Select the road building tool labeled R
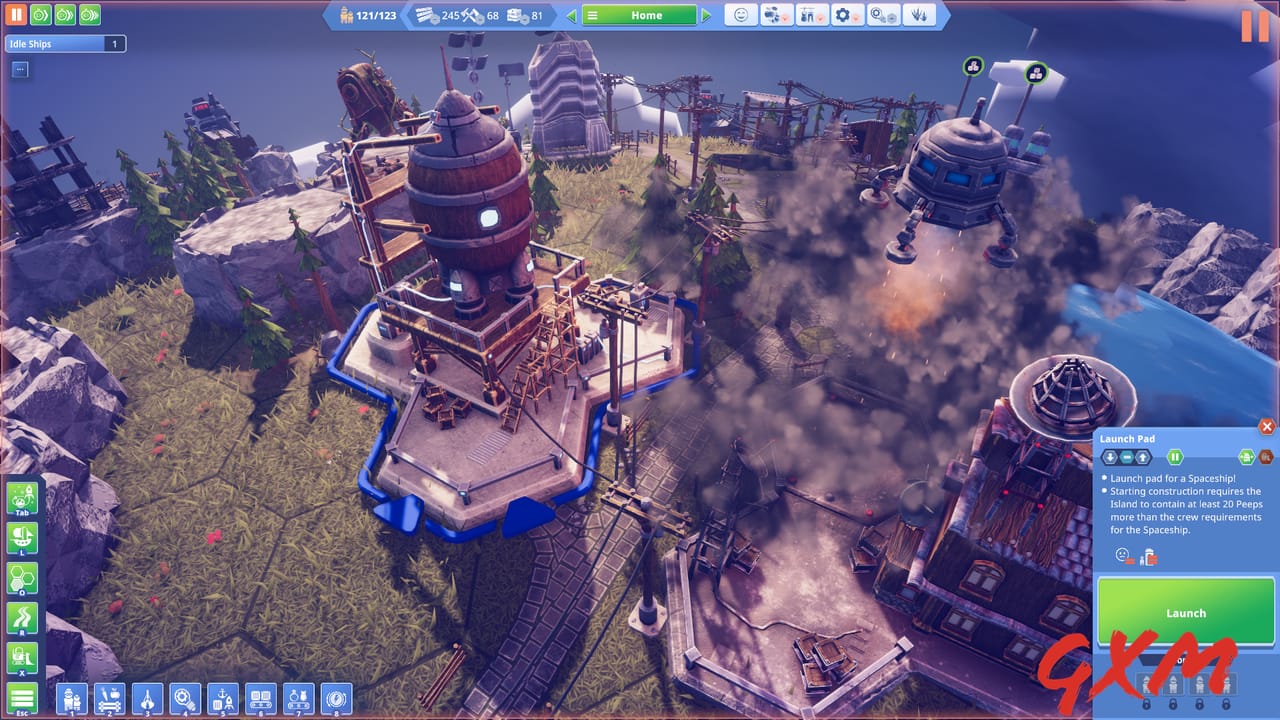The height and width of the screenshot is (720, 1280). click(22, 617)
